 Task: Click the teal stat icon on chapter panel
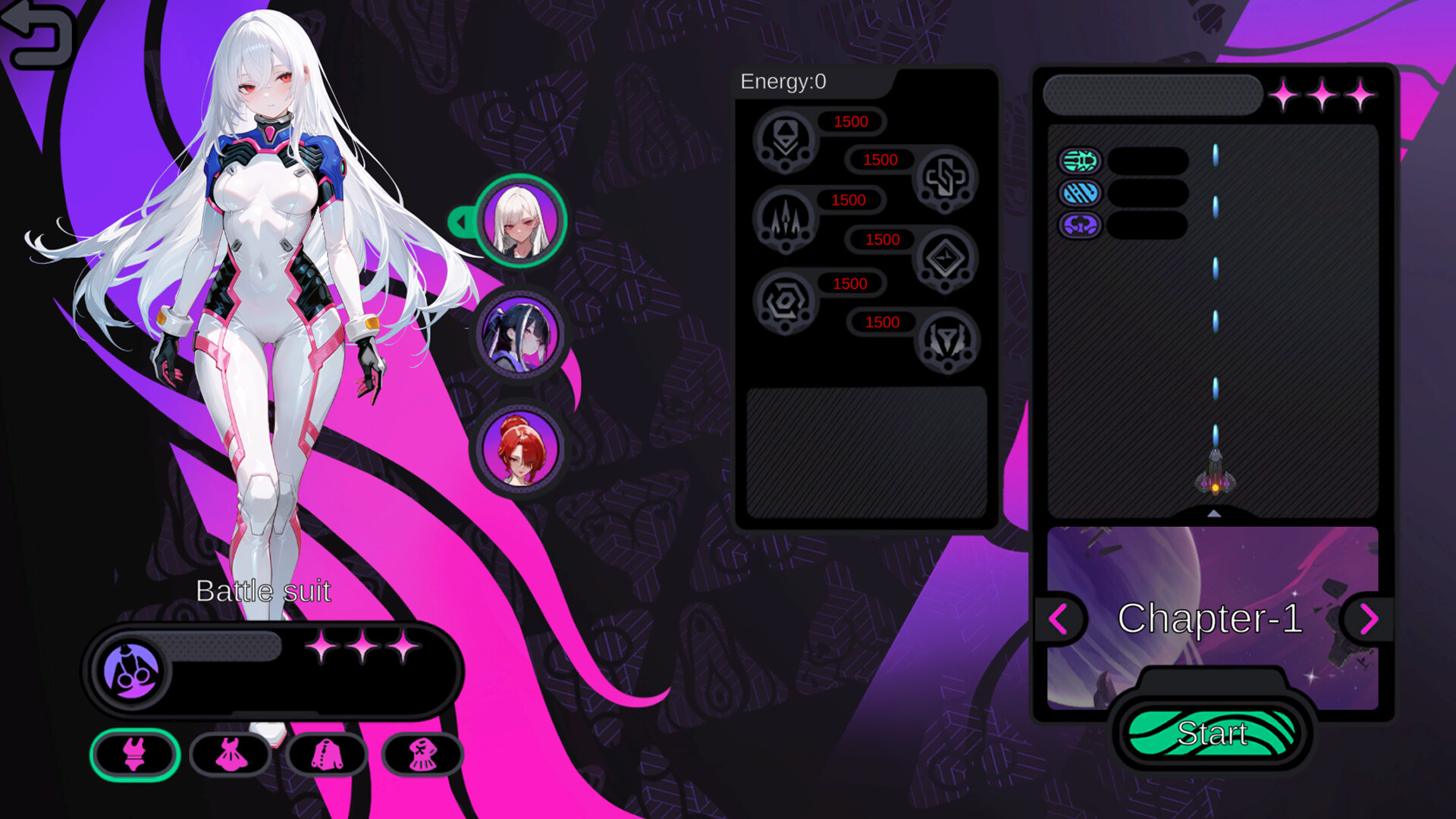1080,162
